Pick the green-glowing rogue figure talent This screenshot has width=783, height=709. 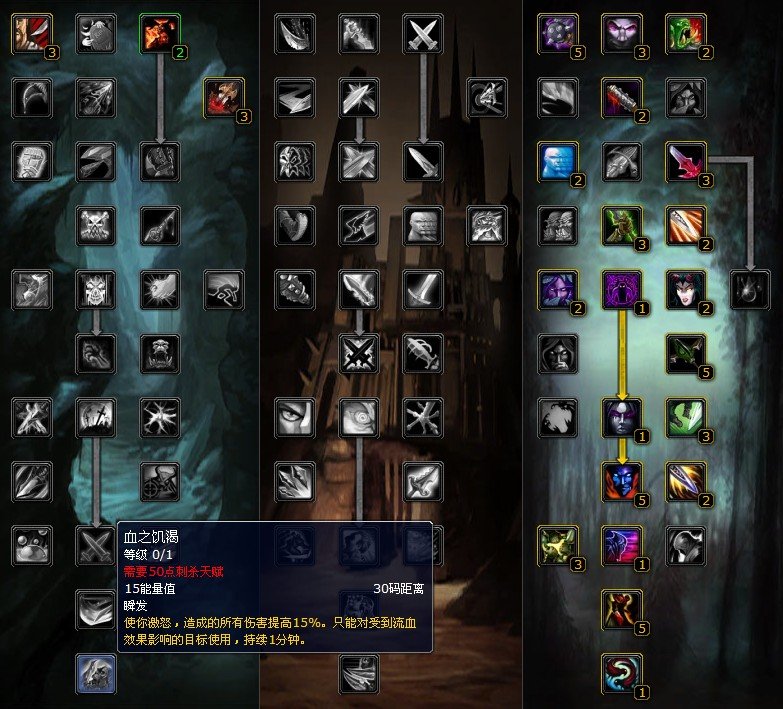click(x=621, y=225)
